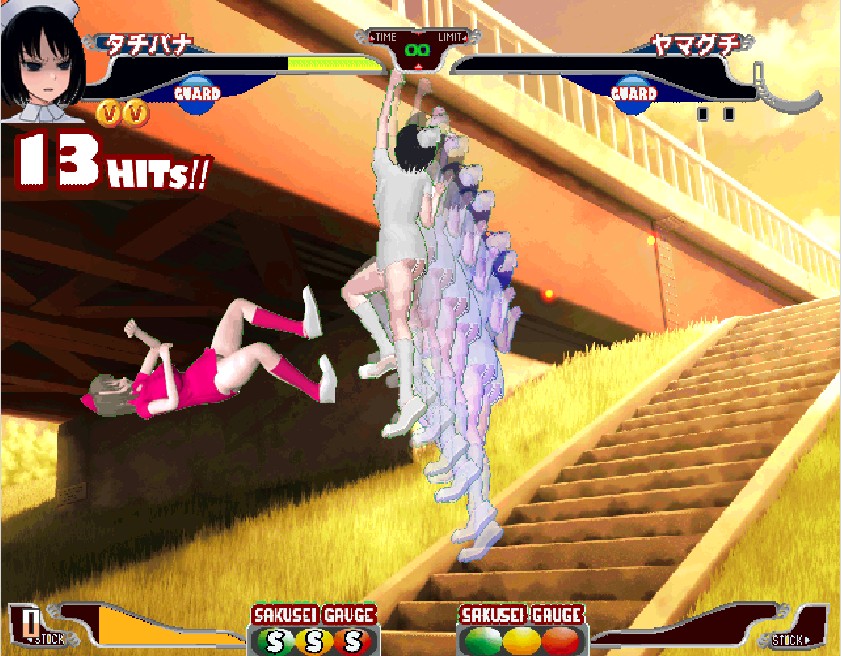
Task: Select player one's blue GUARD orb
Action: point(197,94)
